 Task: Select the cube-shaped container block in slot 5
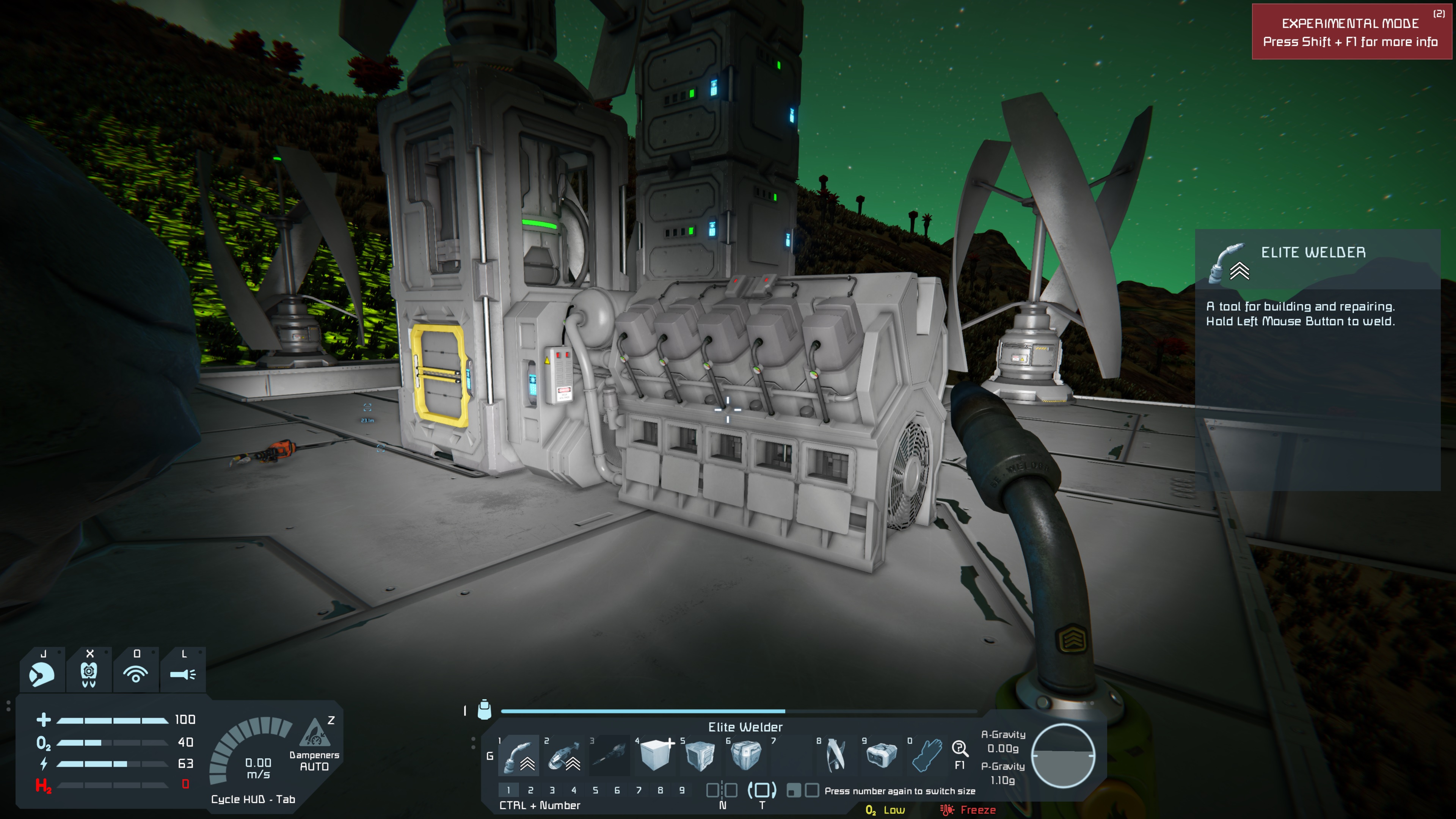click(x=700, y=756)
